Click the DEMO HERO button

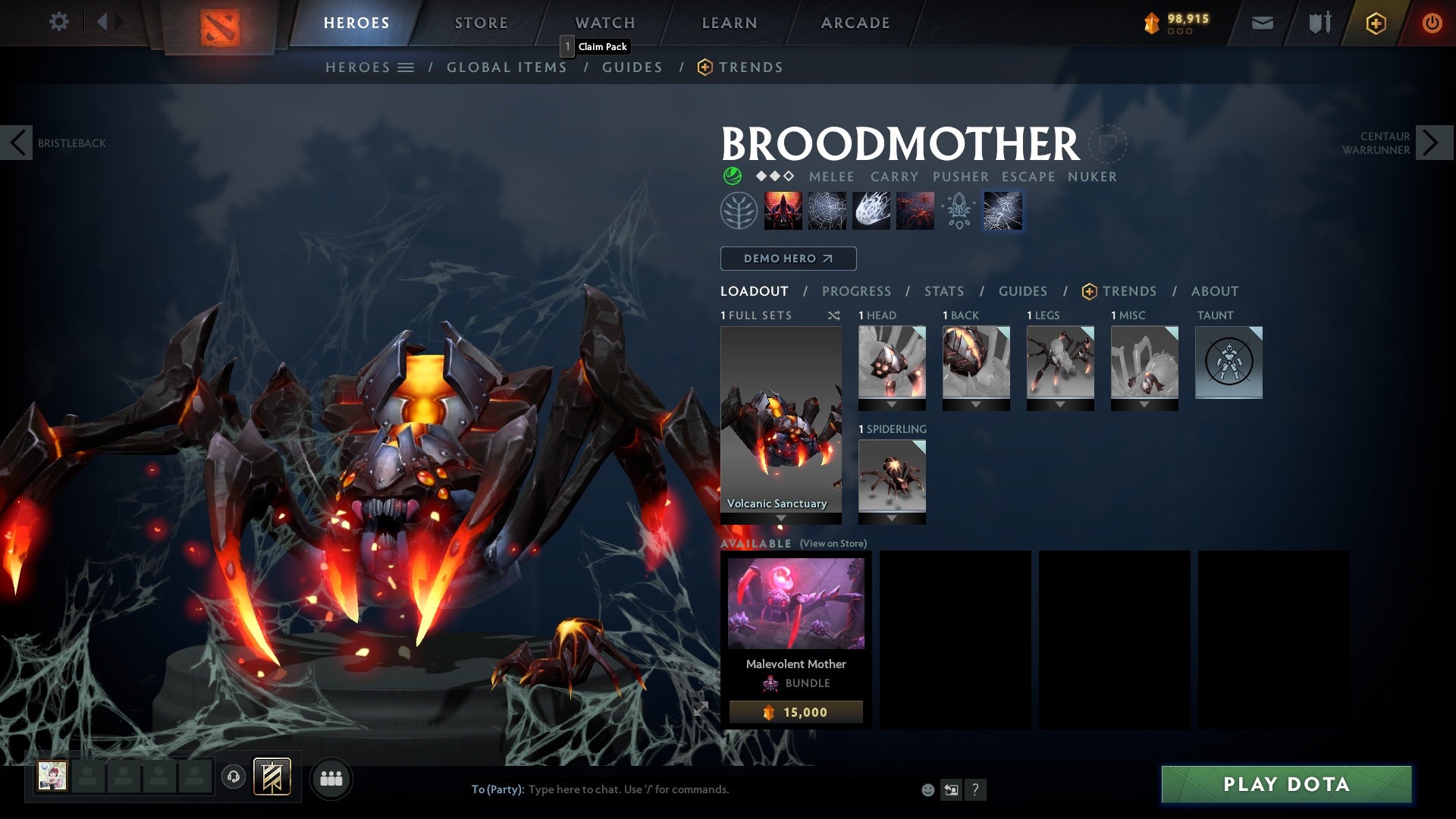789,258
